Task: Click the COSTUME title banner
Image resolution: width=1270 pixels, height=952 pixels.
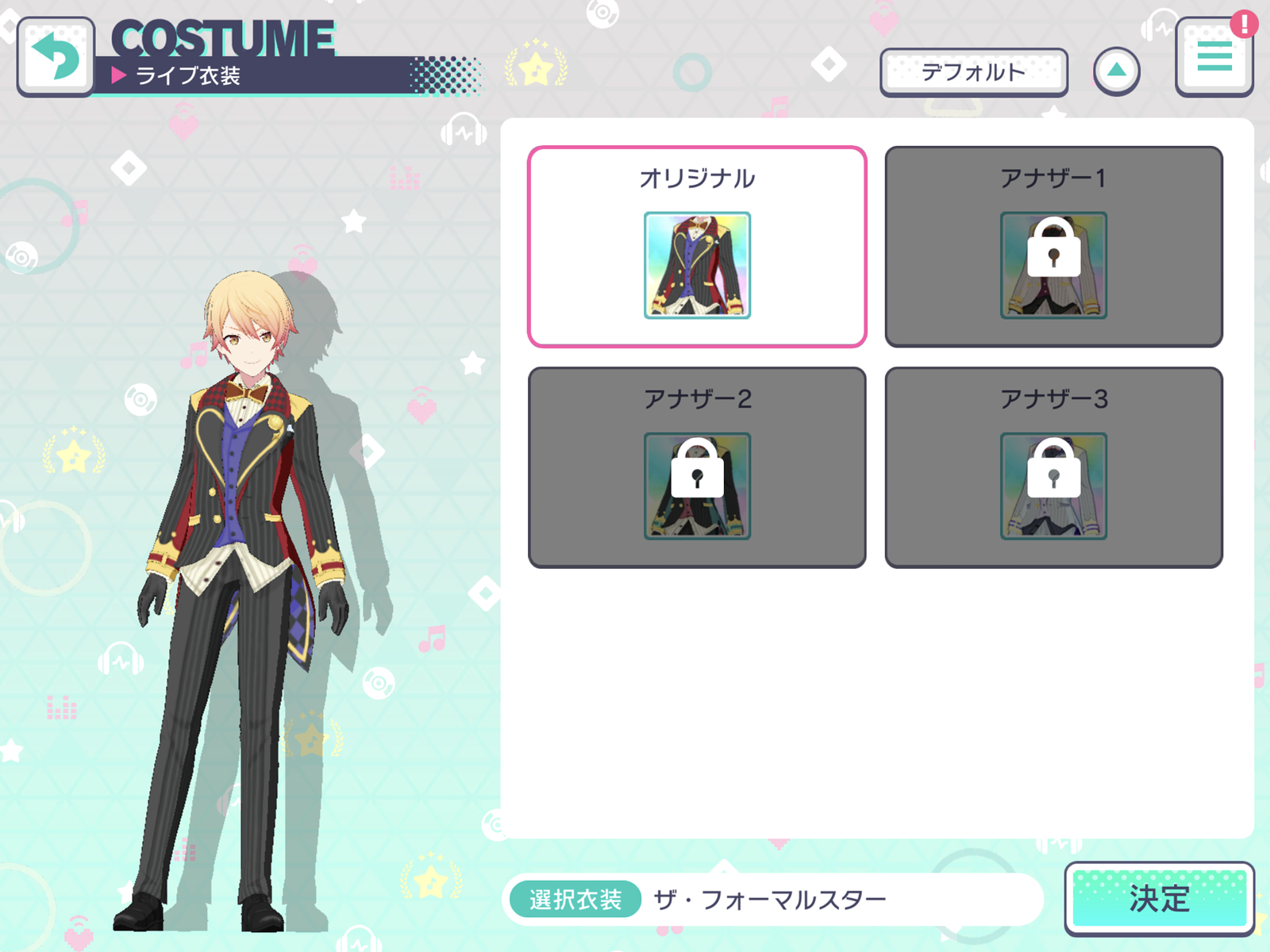Action: point(222,38)
